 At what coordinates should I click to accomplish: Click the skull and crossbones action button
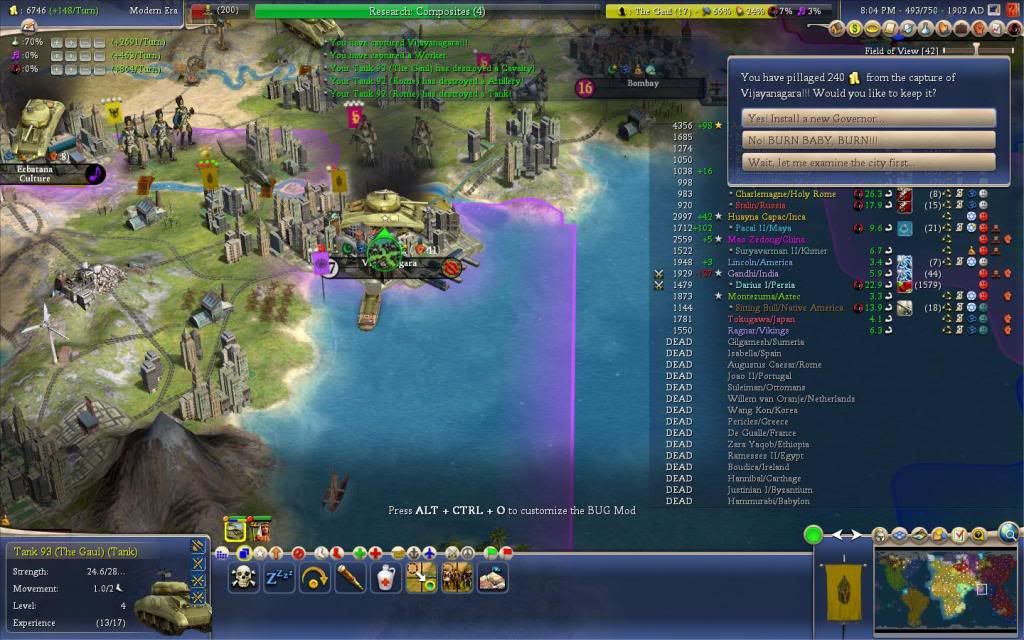[x=243, y=577]
